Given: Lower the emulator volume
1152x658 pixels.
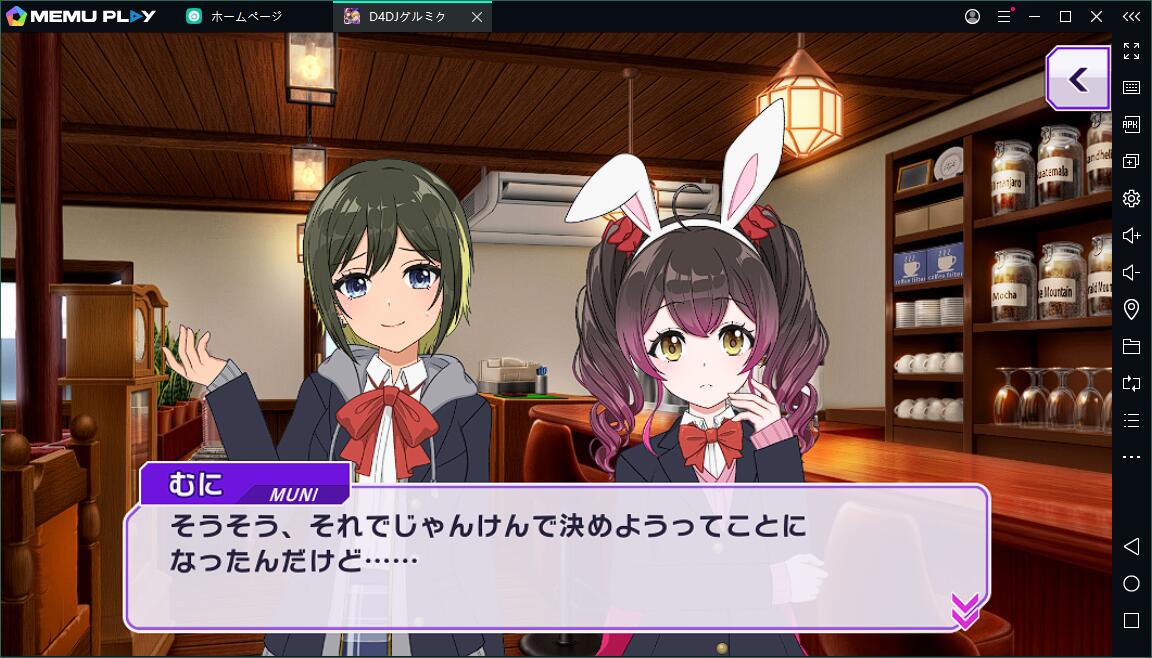Looking at the screenshot, I should pos(1131,272).
